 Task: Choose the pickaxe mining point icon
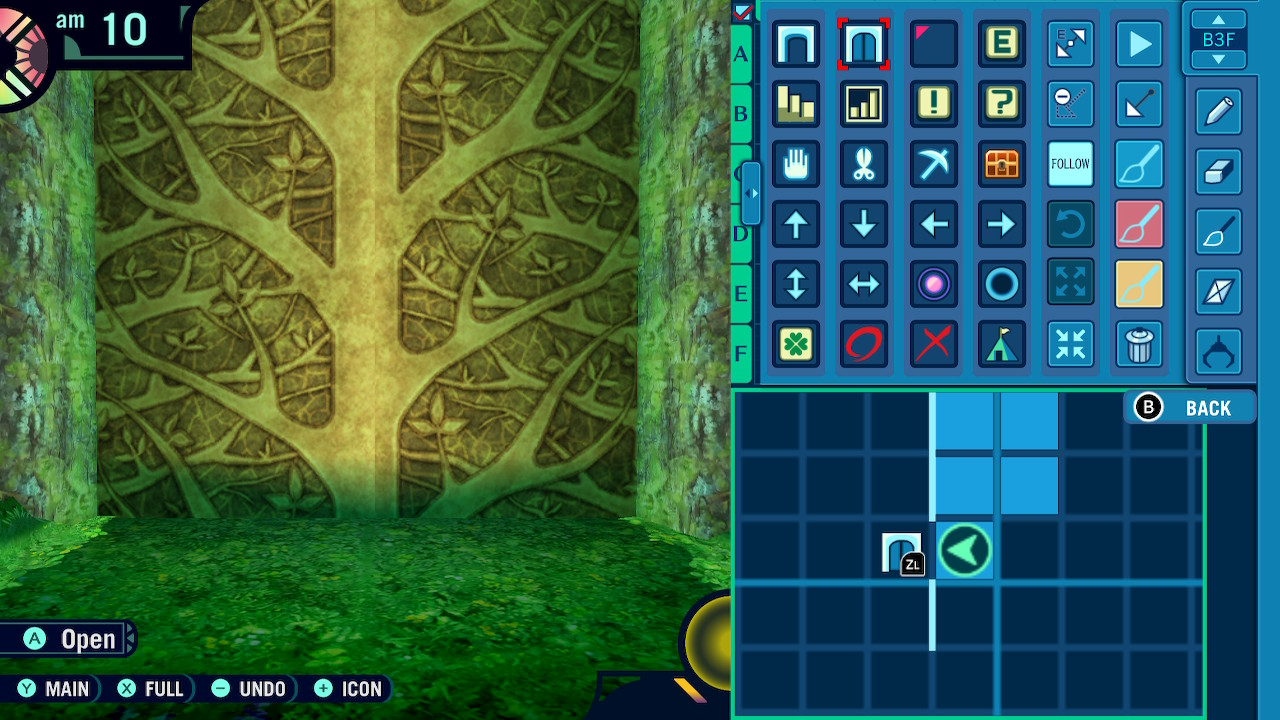click(933, 164)
